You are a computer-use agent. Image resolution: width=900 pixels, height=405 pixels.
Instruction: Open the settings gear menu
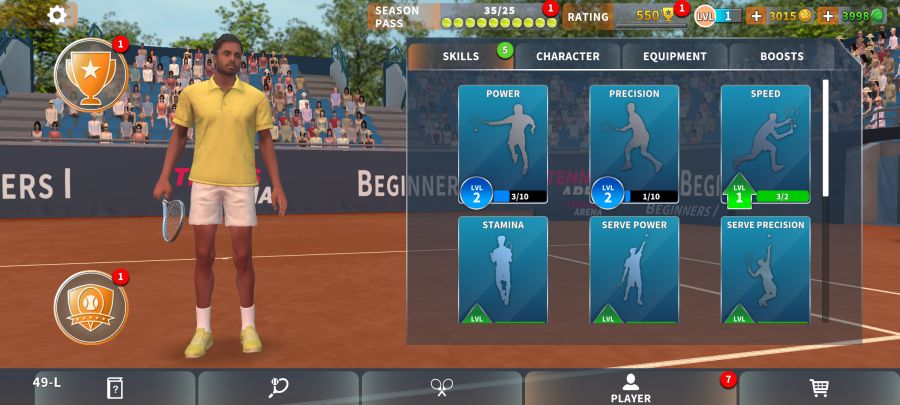pyautogui.click(x=58, y=15)
